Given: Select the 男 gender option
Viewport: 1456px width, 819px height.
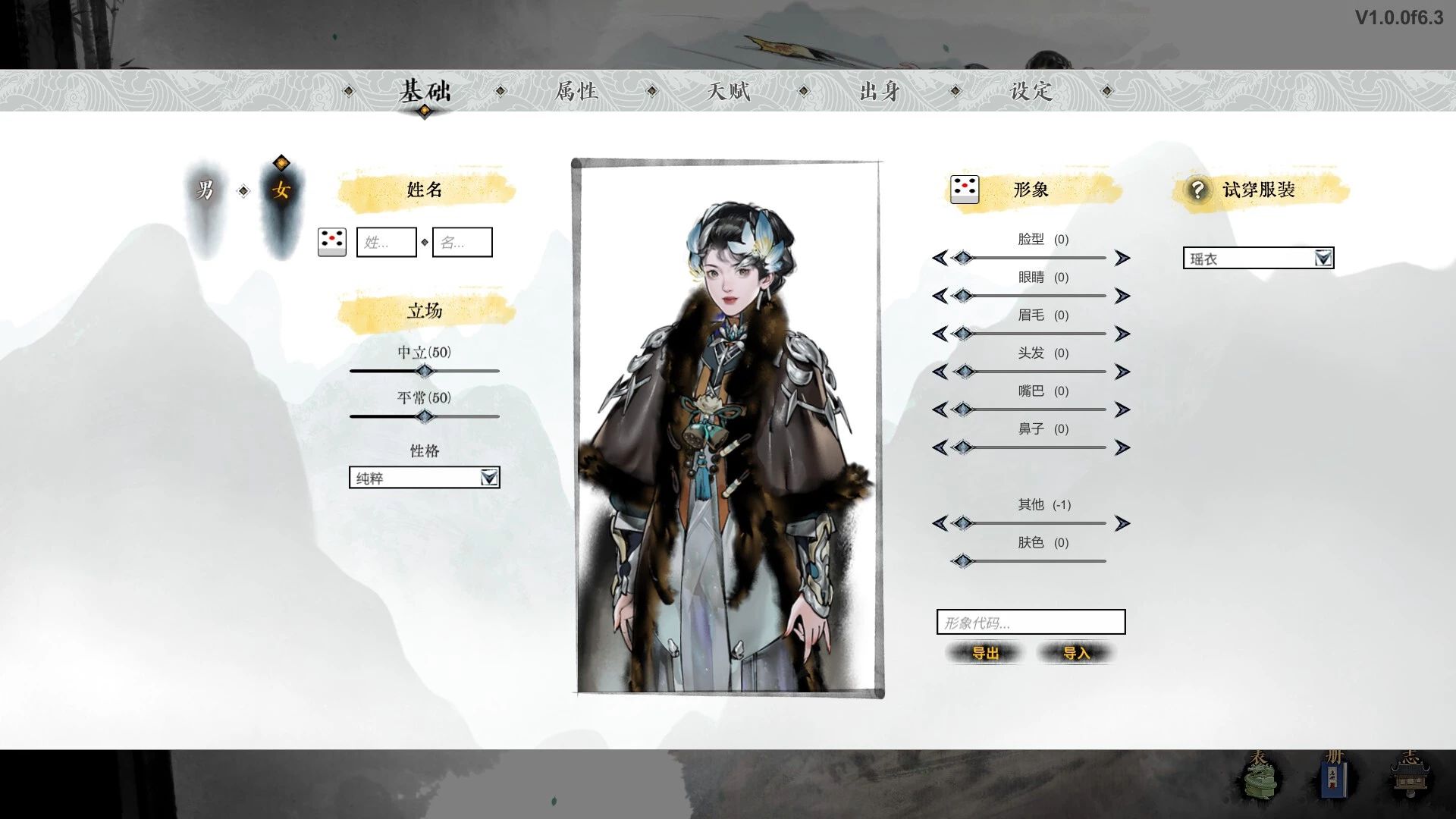Looking at the screenshot, I should (x=206, y=192).
